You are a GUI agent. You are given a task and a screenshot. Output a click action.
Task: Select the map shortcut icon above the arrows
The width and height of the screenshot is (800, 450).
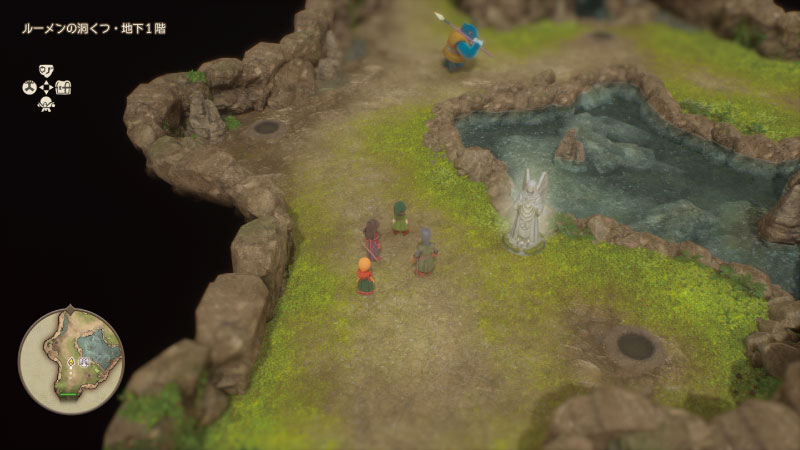[x=46, y=70]
